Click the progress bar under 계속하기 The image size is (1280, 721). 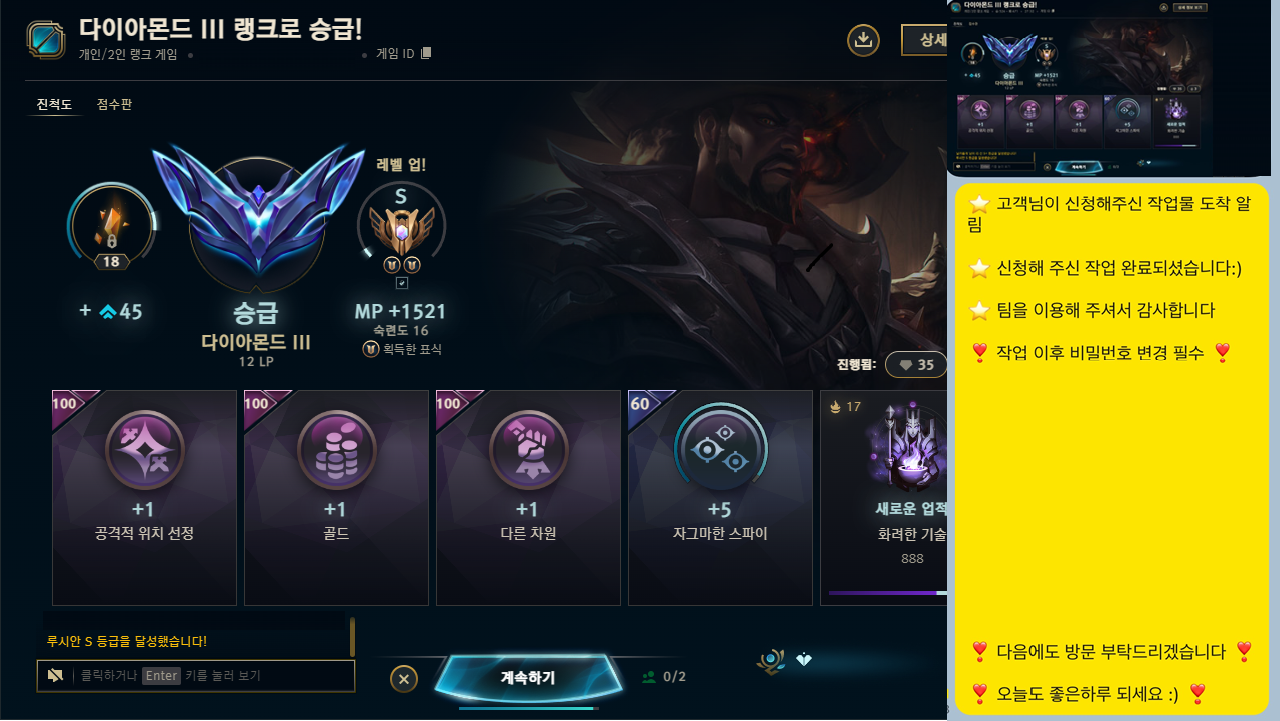[x=531, y=710]
